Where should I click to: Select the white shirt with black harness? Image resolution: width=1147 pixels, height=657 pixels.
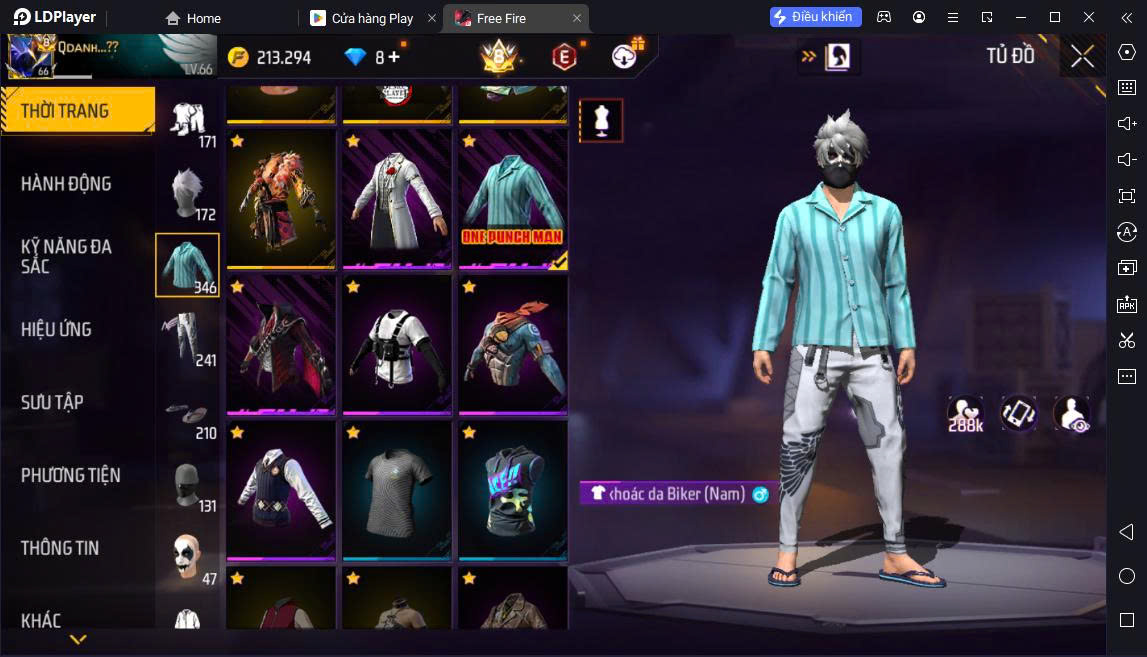(x=396, y=344)
